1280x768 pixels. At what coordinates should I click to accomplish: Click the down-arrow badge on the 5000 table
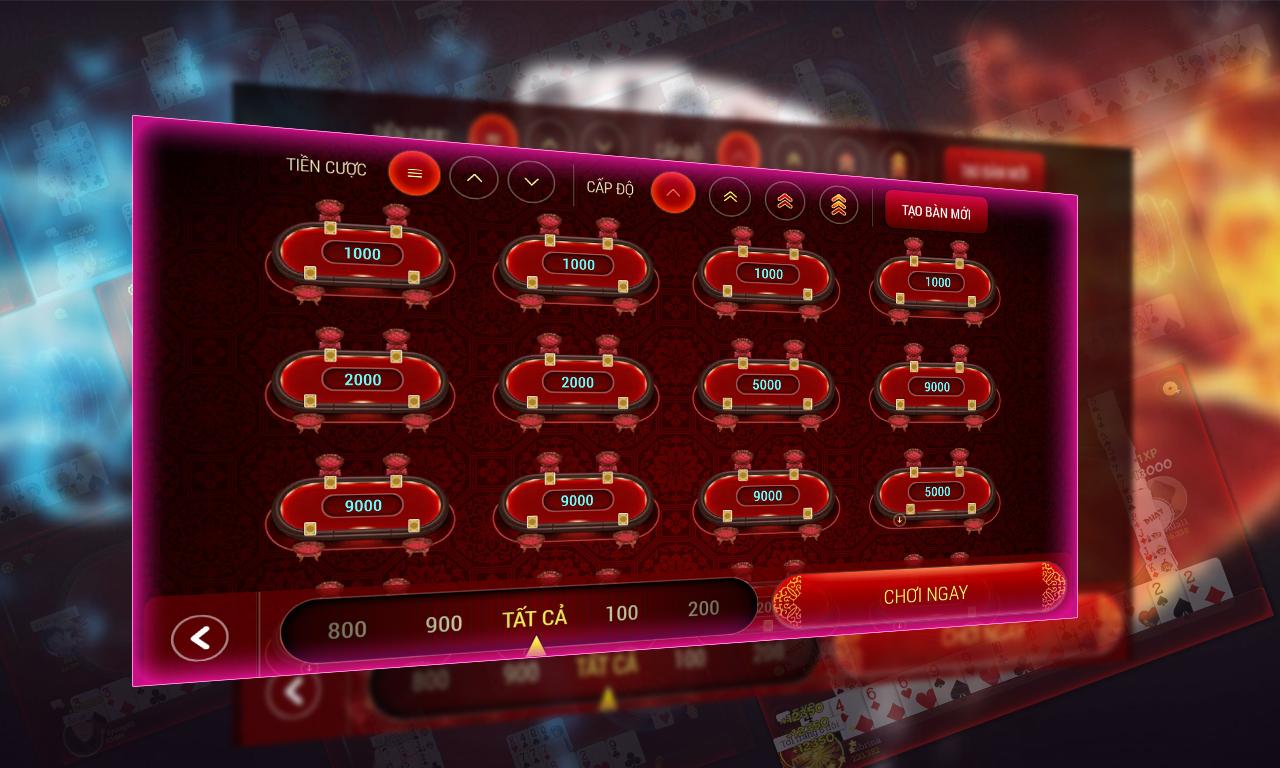click(900, 519)
